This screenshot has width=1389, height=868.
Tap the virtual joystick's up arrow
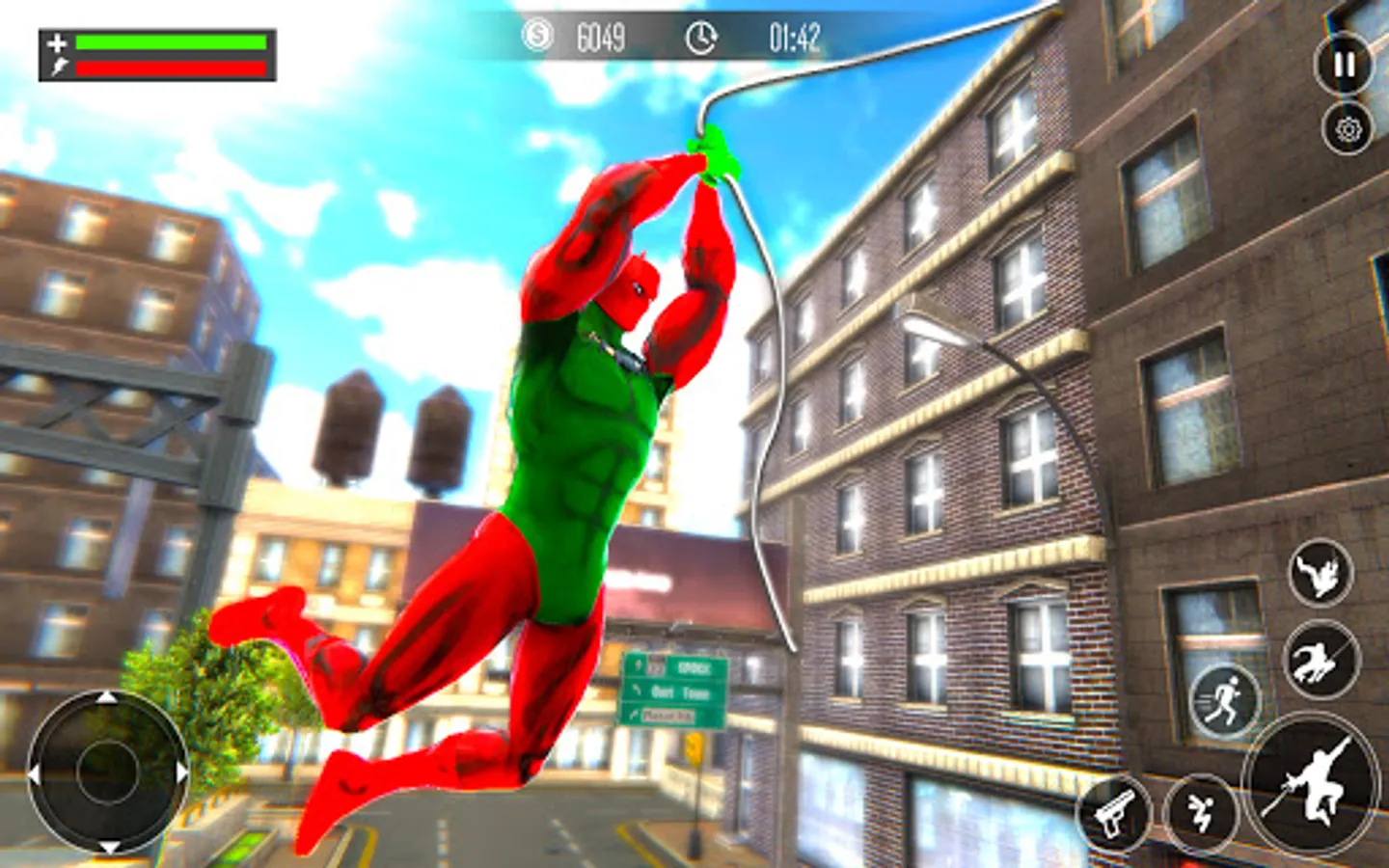click(x=107, y=698)
